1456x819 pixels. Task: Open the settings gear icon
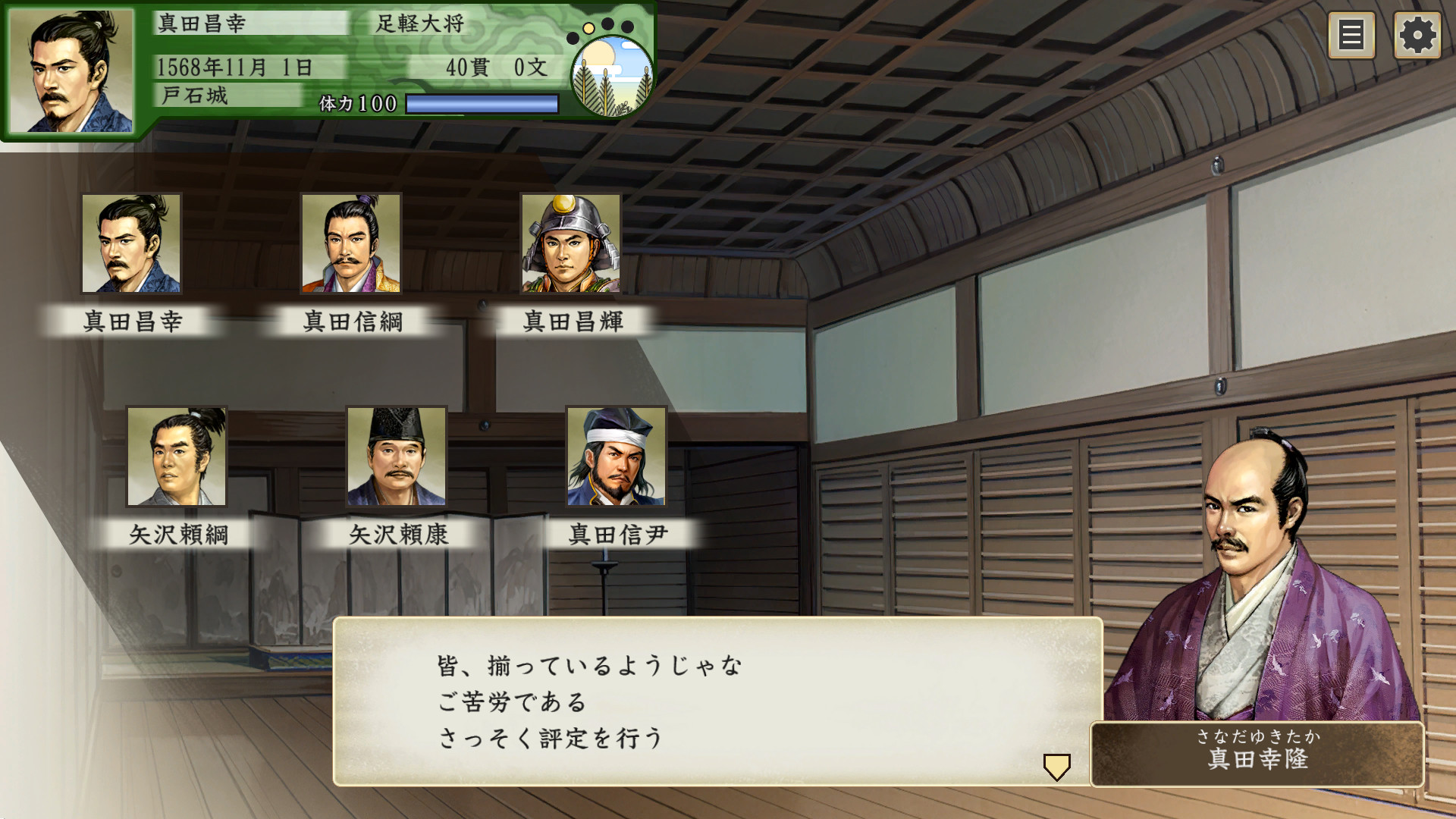(1417, 35)
